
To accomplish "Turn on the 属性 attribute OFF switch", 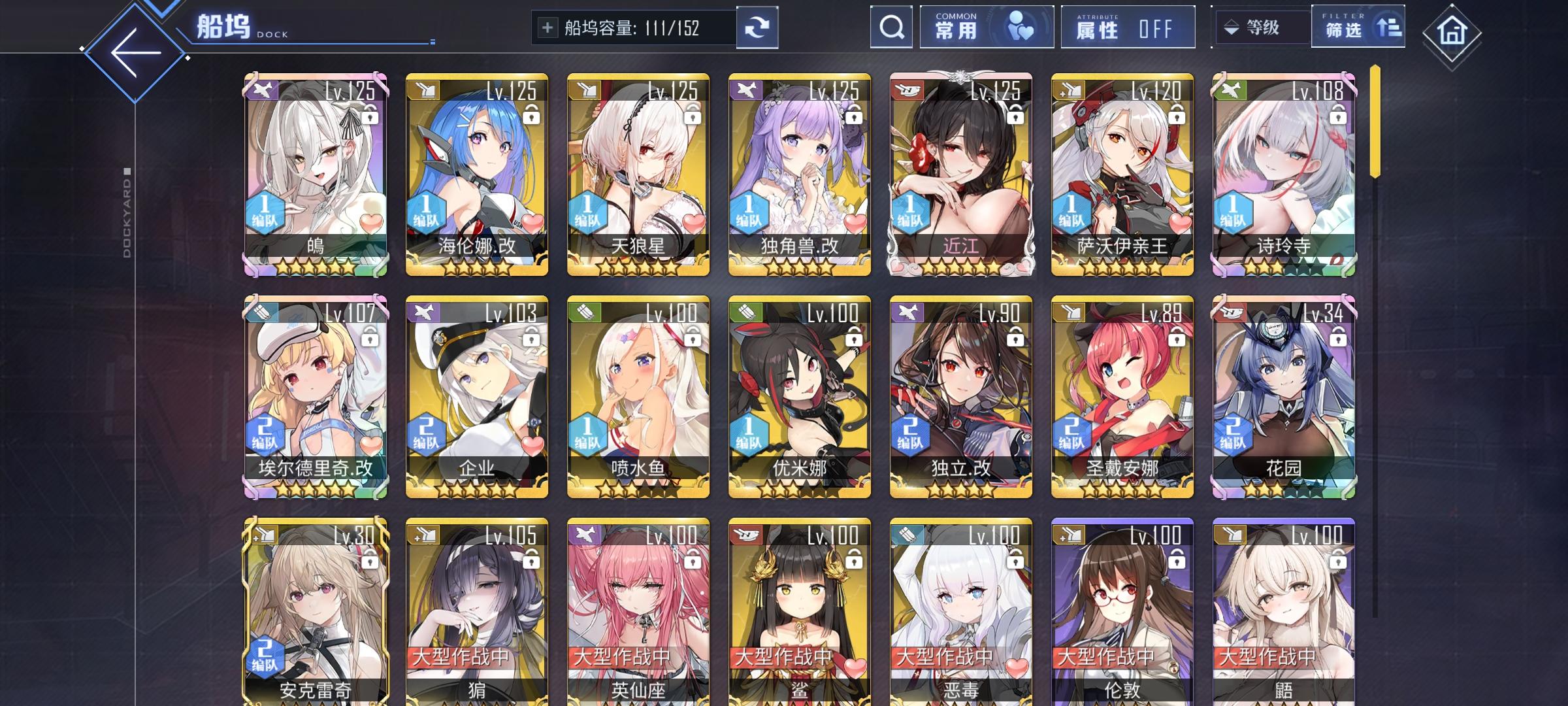I will 1127,27.
